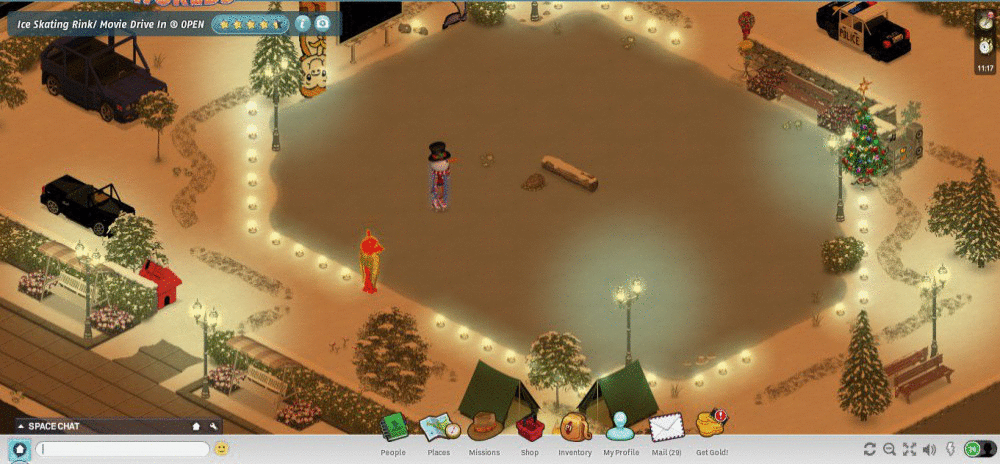
Task: Show space info with the i button
Action: (x=302, y=23)
